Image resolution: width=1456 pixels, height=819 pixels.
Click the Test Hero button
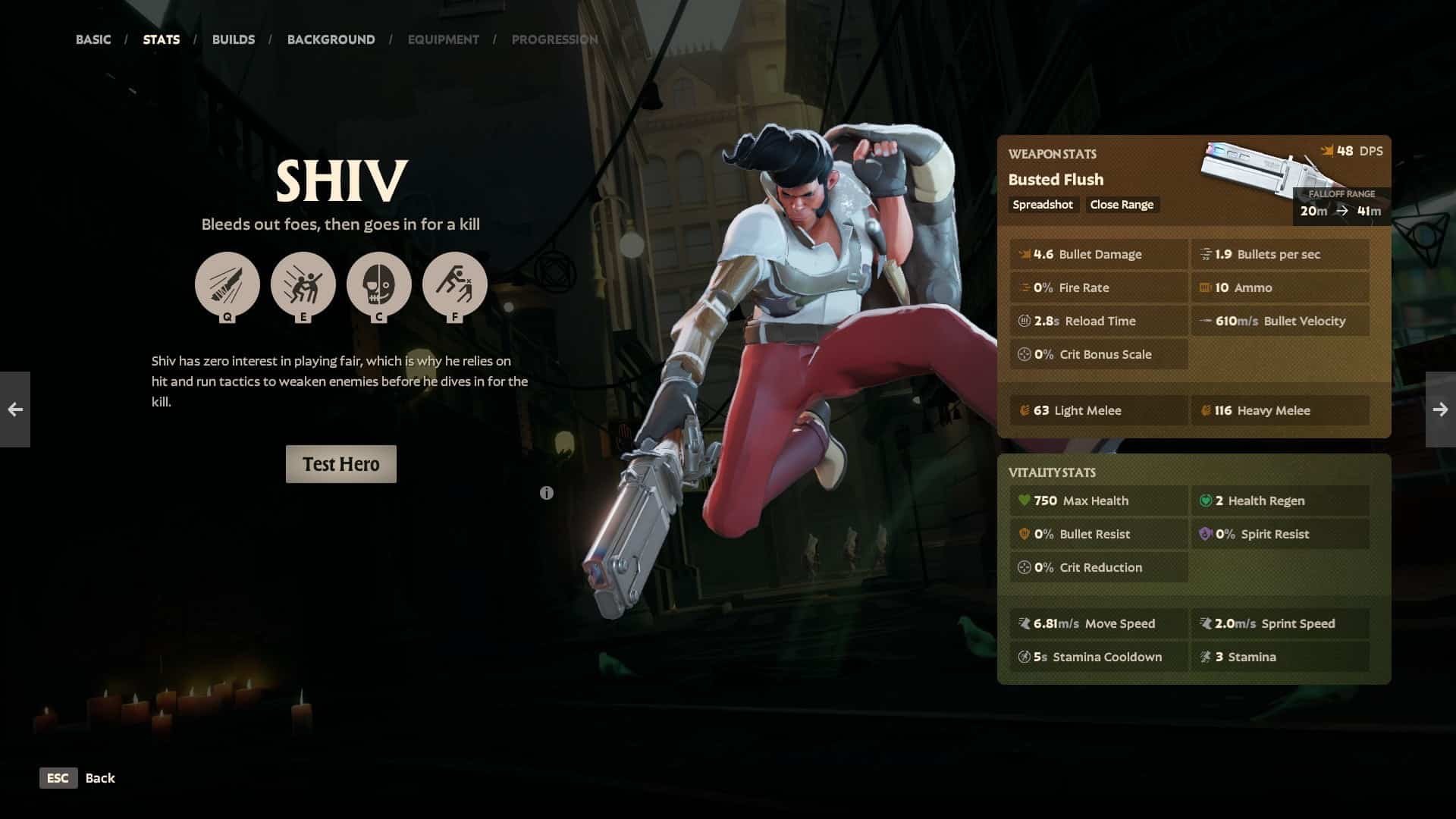point(341,464)
